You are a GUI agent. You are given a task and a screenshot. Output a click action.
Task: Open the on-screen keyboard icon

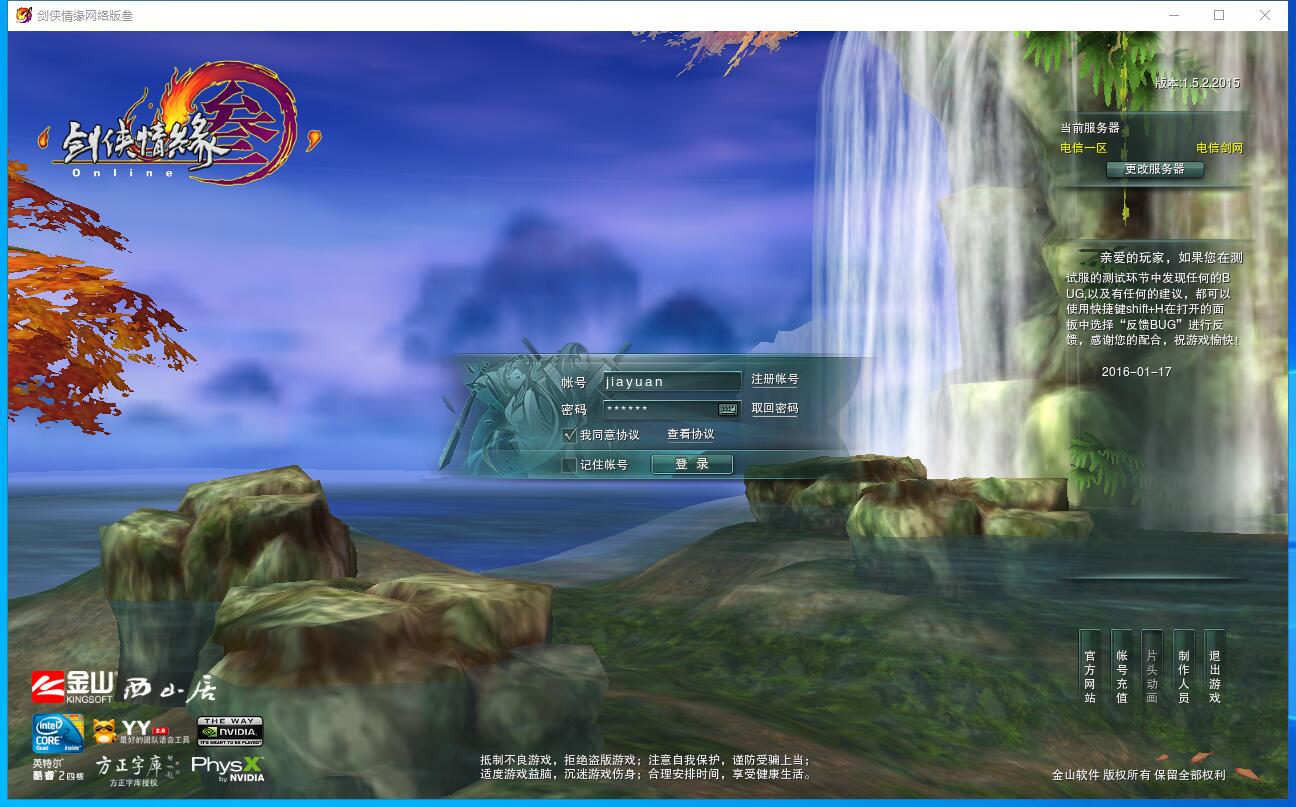pyautogui.click(x=728, y=409)
